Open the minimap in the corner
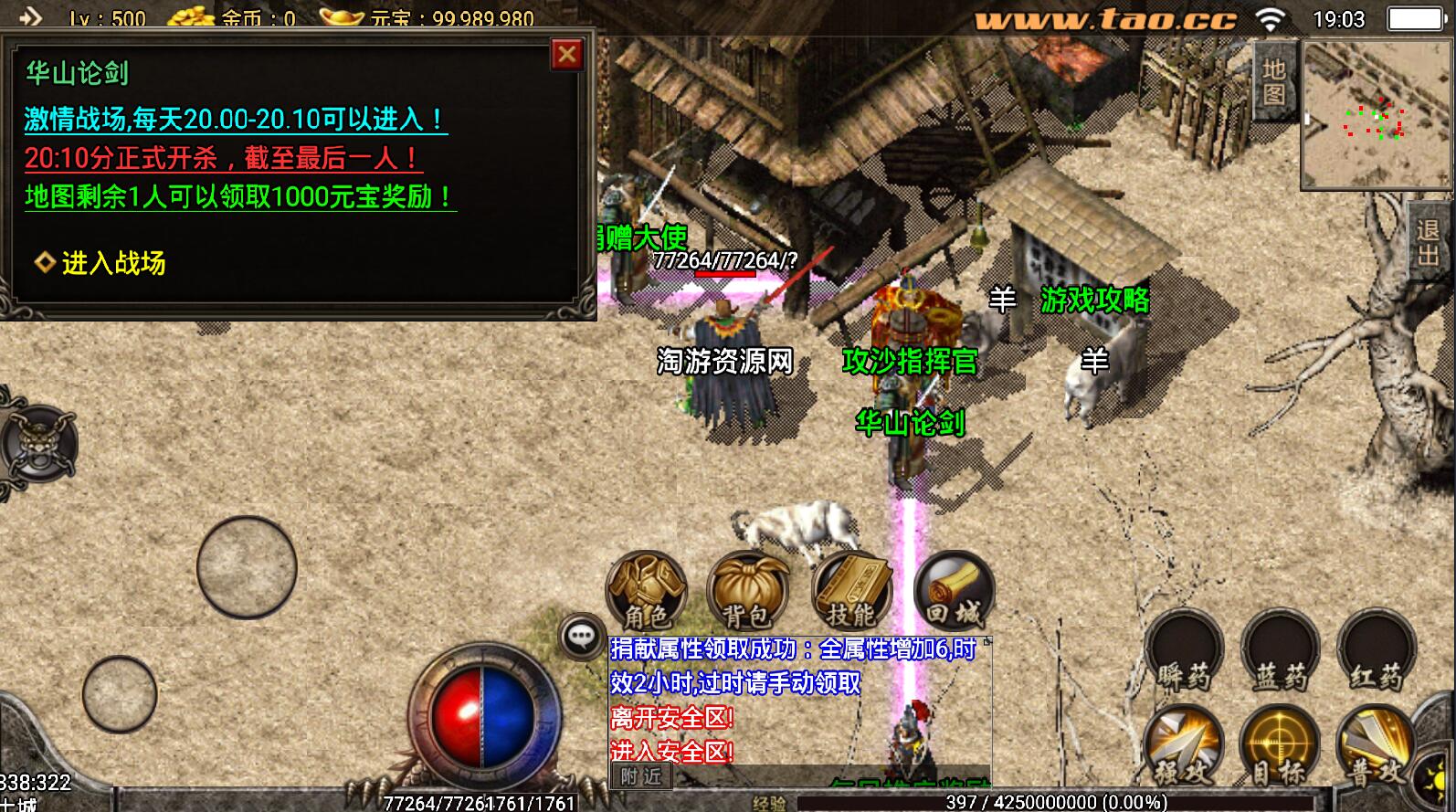This screenshot has height=812, width=1456. [x=1376, y=115]
